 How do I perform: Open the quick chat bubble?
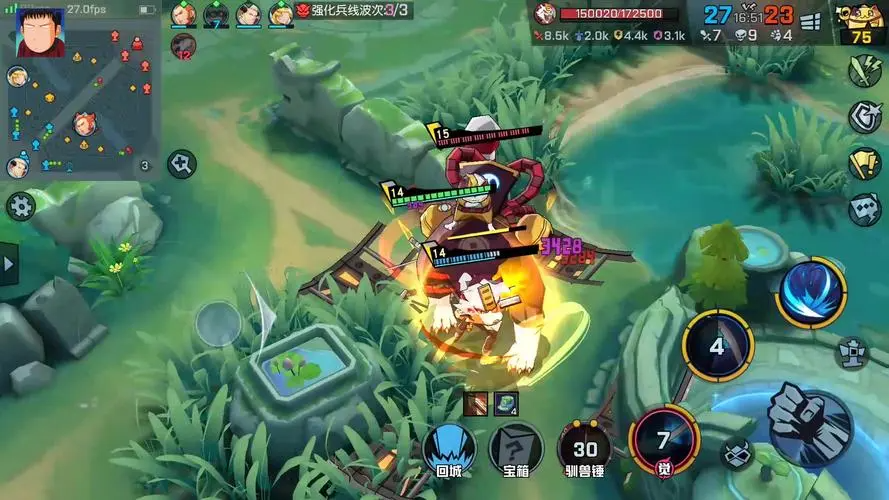865,210
